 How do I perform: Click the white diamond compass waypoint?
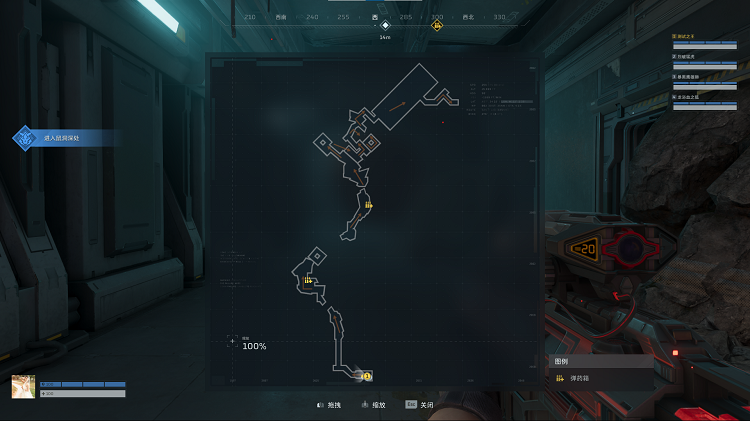385,25
